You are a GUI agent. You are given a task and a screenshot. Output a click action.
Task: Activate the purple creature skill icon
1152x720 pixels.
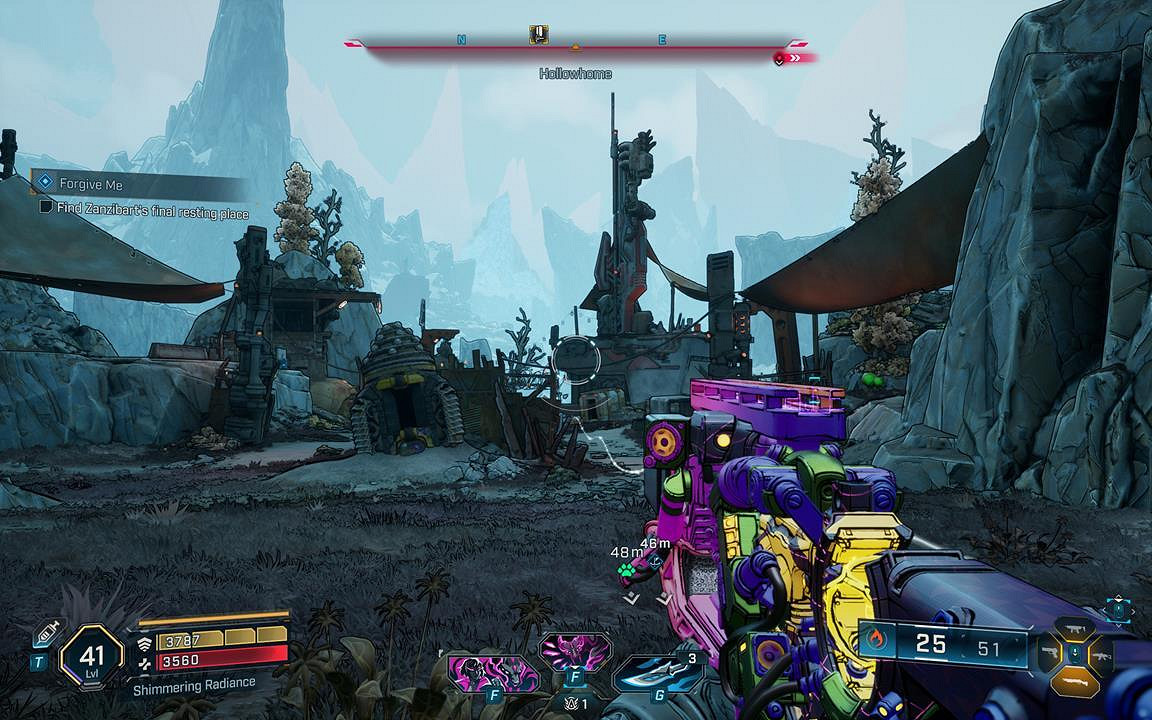point(575,652)
